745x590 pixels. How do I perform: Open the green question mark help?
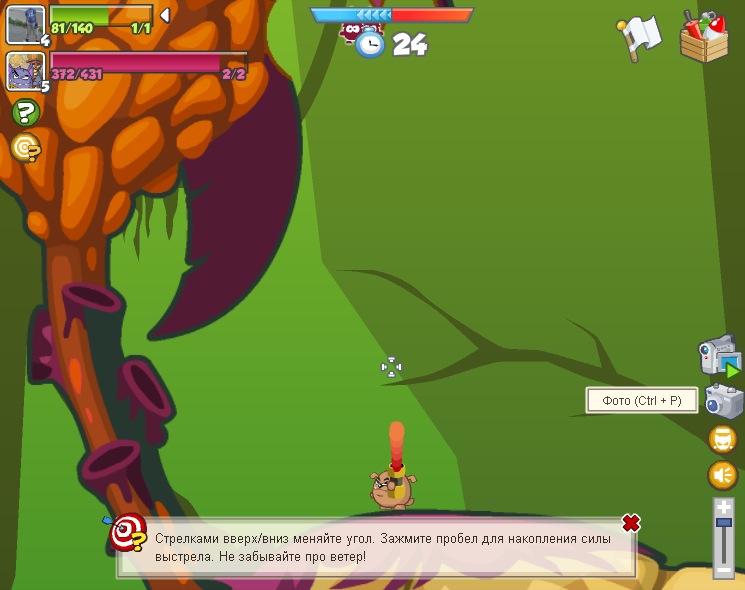(x=25, y=113)
